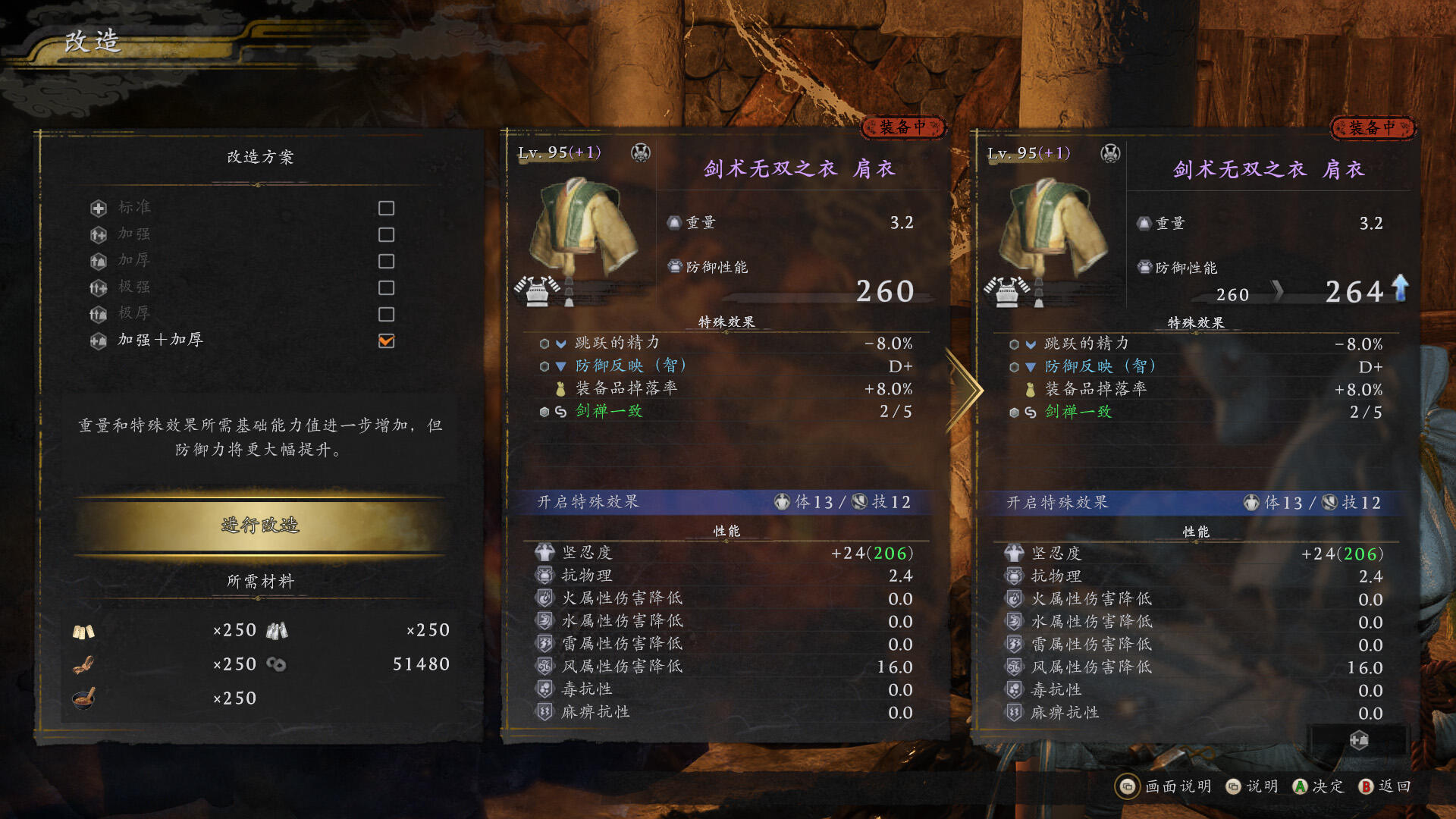Select the 标准 remodel option
The width and height of the screenshot is (1456, 819).
point(135,208)
